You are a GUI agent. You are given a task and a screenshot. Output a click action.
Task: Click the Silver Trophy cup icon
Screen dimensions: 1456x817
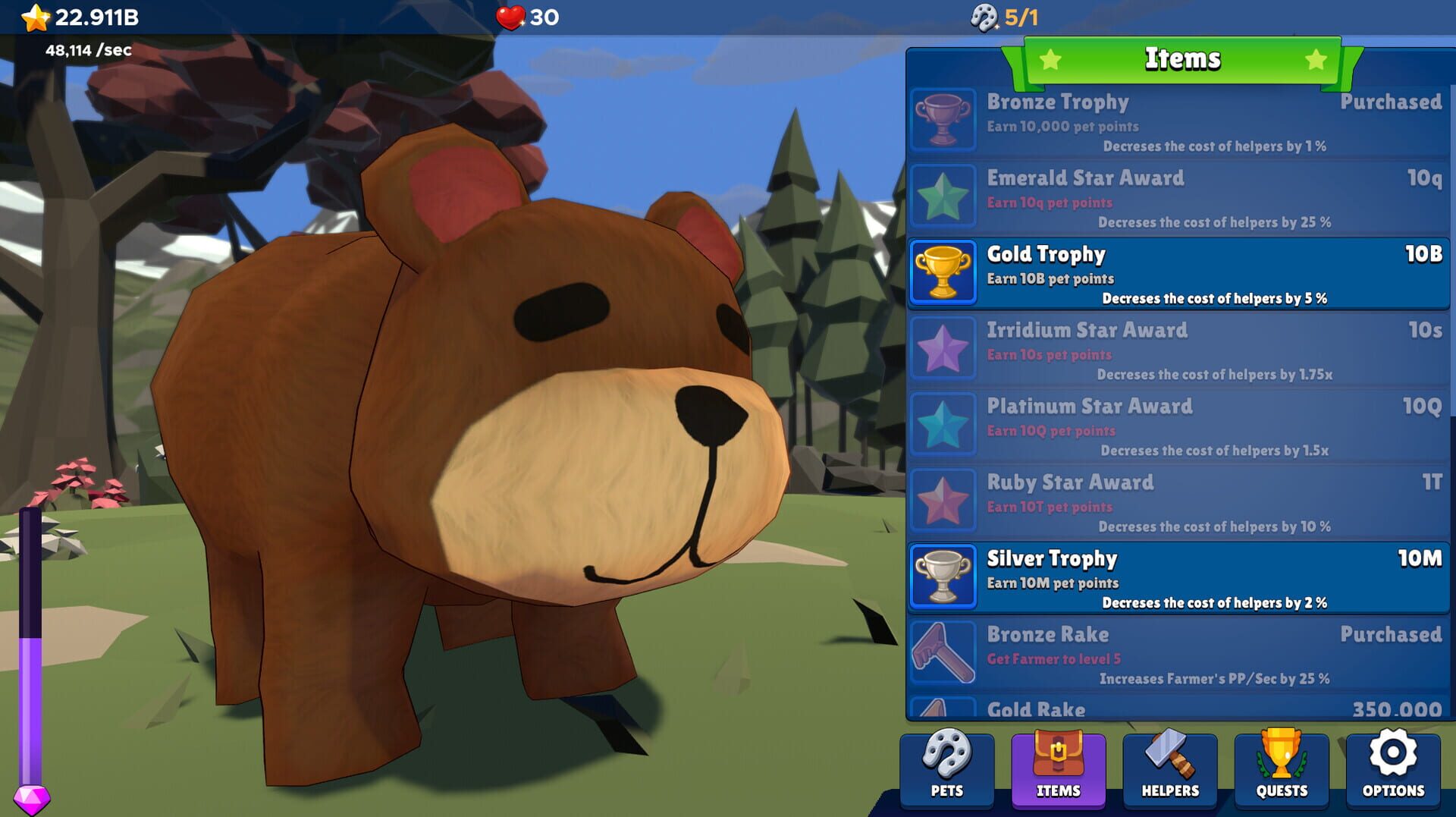click(943, 576)
